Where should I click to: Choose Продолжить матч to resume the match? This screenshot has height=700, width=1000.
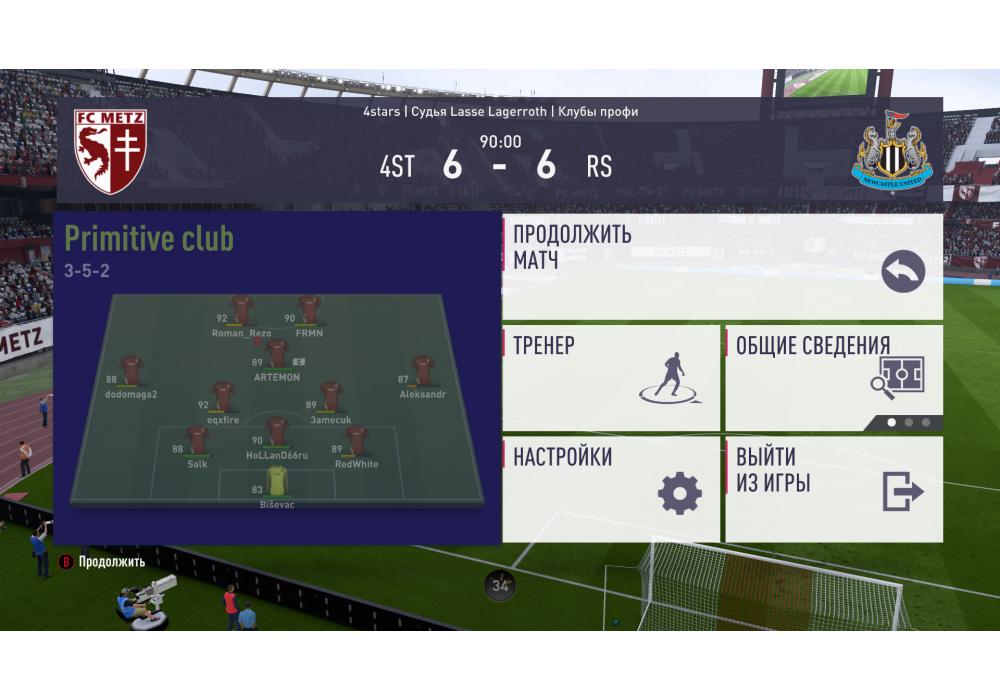tap(721, 266)
